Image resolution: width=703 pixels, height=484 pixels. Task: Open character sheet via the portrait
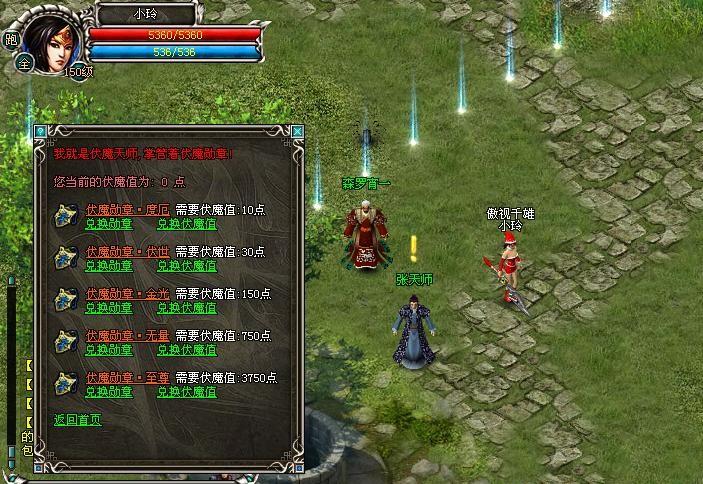[48, 36]
